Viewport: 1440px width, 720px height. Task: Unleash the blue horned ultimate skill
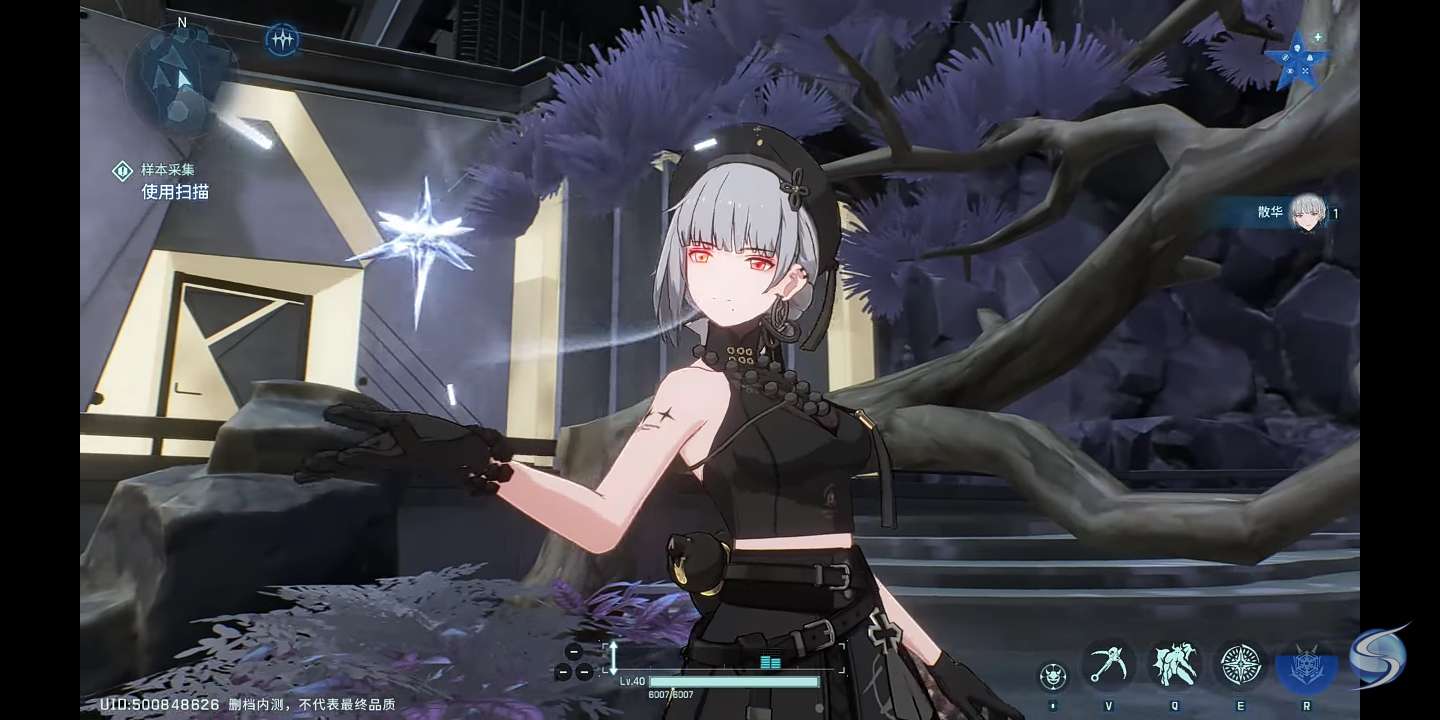(1306, 667)
